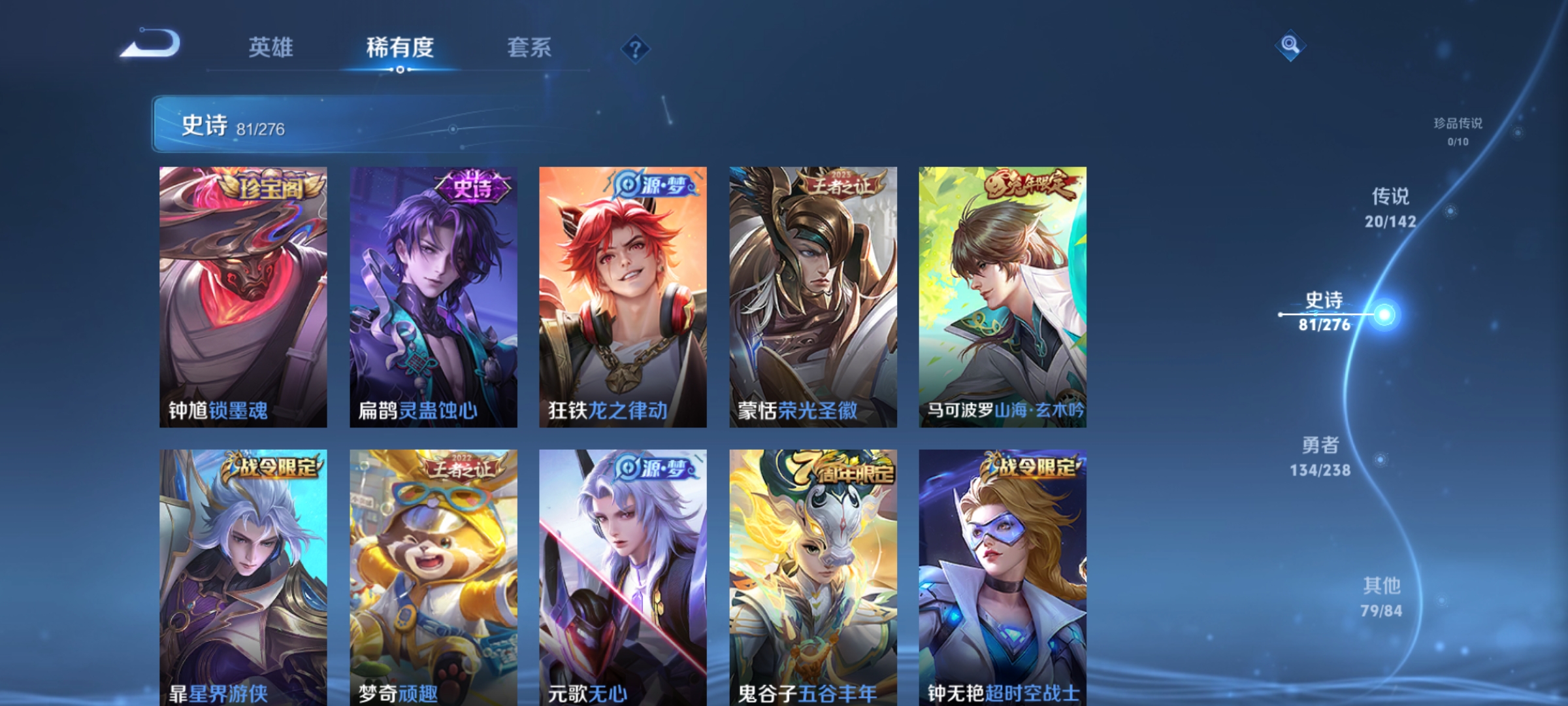1568x706 pixels.
Task: Open the 套系 tab
Action: pyautogui.click(x=531, y=48)
